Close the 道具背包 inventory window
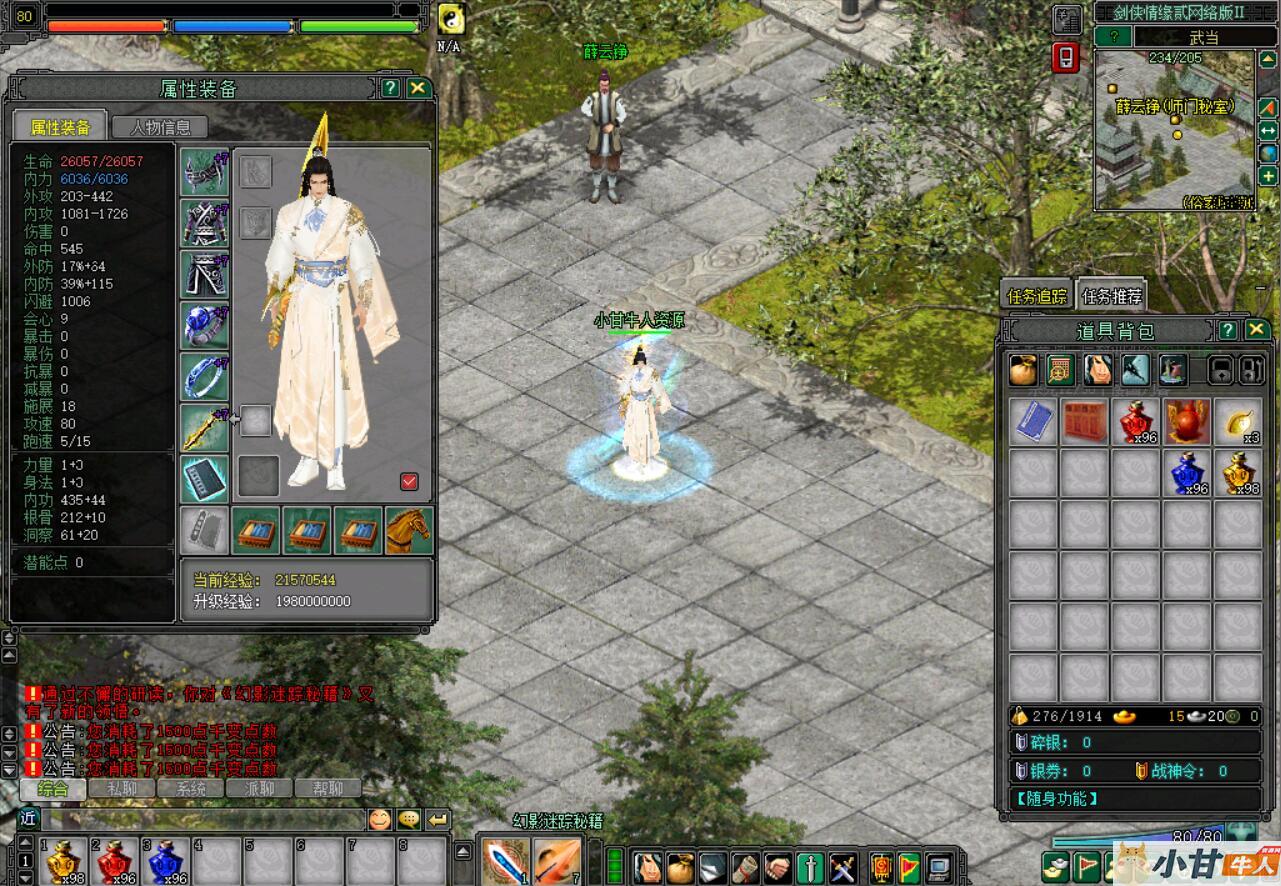Image resolution: width=1281 pixels, height=886 pixels. coord(1257,330)
